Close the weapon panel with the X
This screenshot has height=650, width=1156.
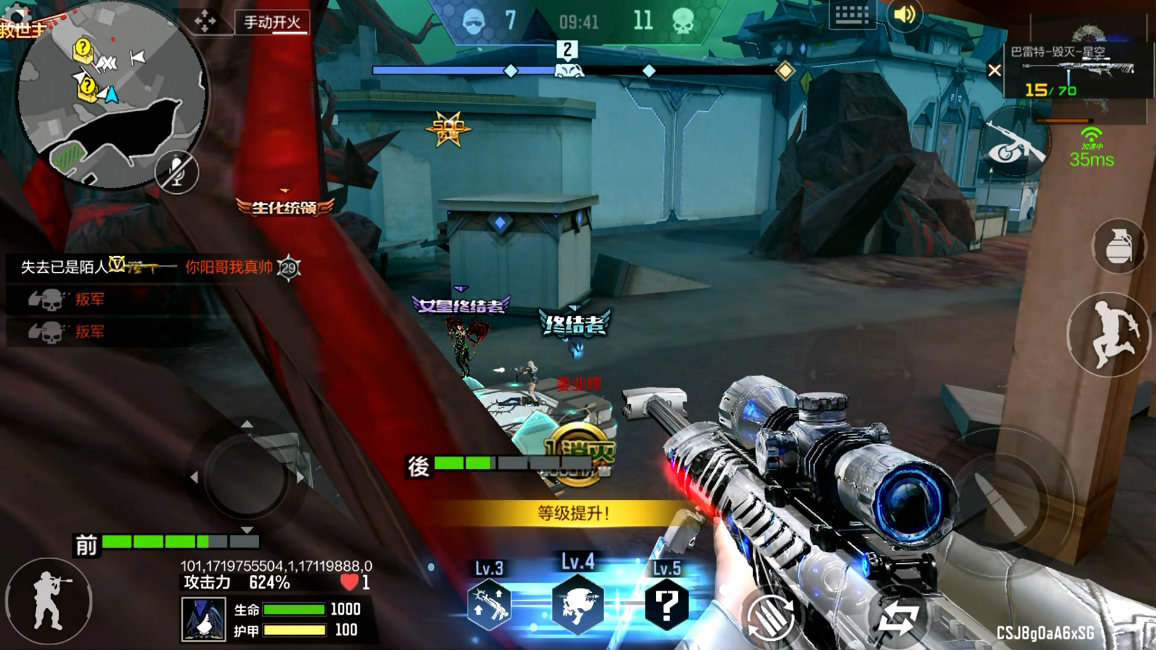[994, 70]
